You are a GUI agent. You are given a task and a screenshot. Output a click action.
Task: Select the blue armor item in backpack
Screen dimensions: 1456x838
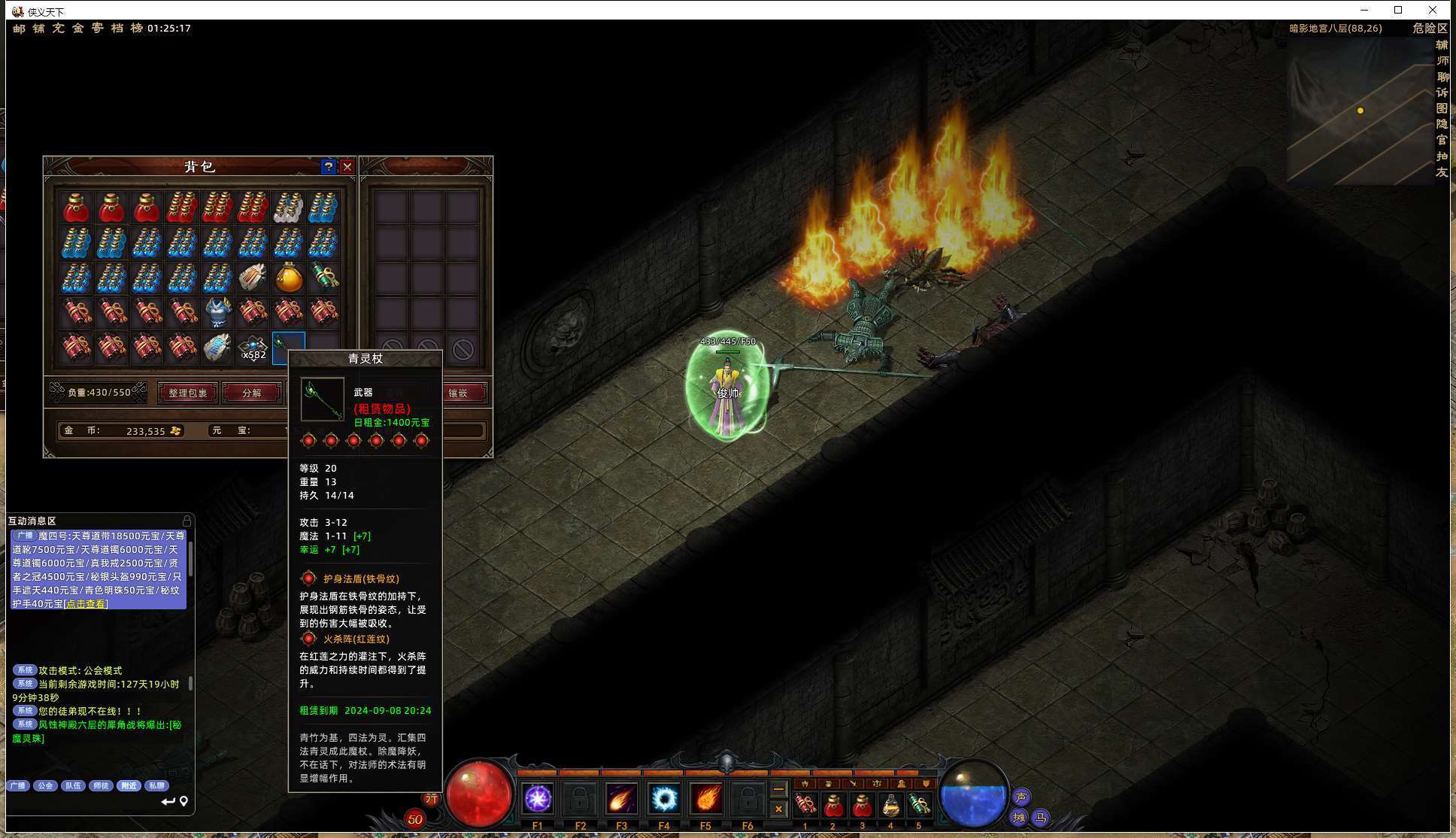(x=217, y=312)
